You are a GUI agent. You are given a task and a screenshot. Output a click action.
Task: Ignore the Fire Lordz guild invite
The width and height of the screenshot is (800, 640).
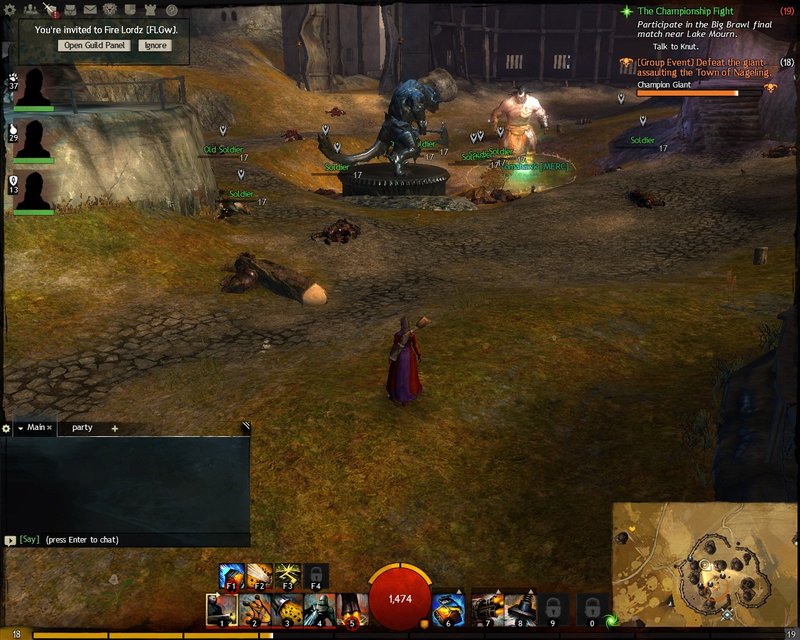click(155, 45)
